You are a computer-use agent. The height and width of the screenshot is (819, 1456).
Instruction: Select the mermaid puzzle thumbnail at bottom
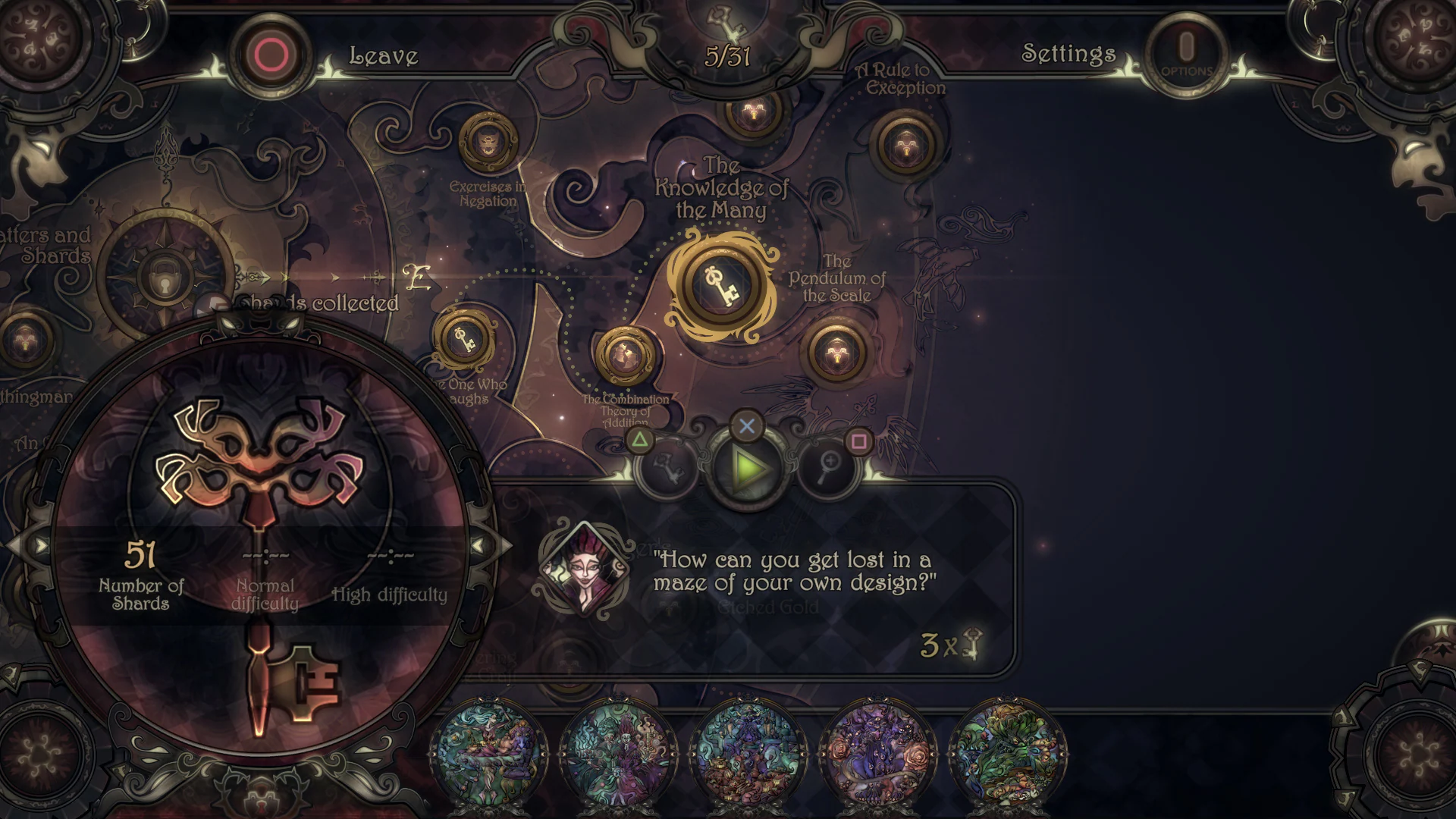pyautogui.click(x=489, y=751)
